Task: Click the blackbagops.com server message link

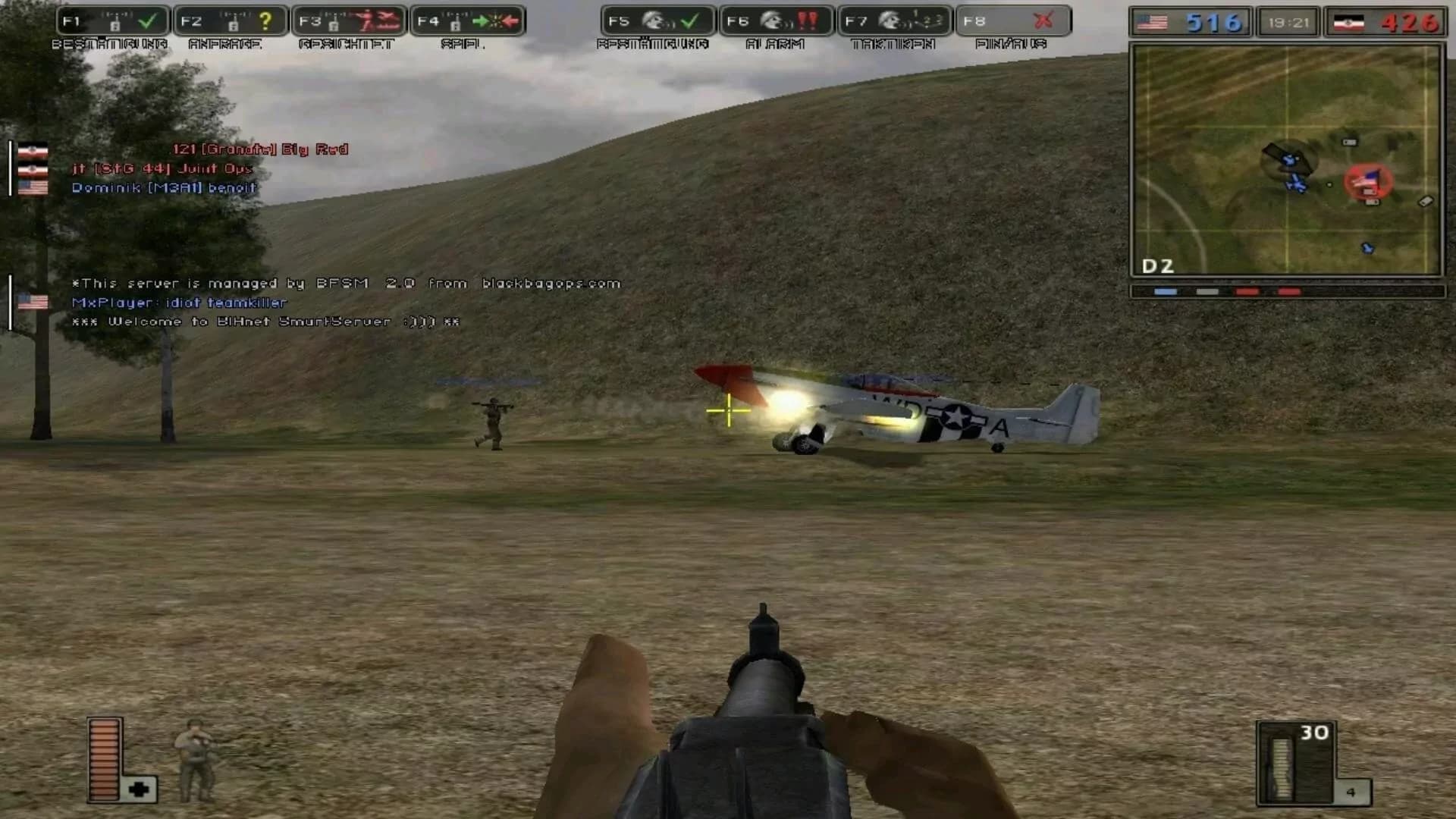Action: pos(548,283)
